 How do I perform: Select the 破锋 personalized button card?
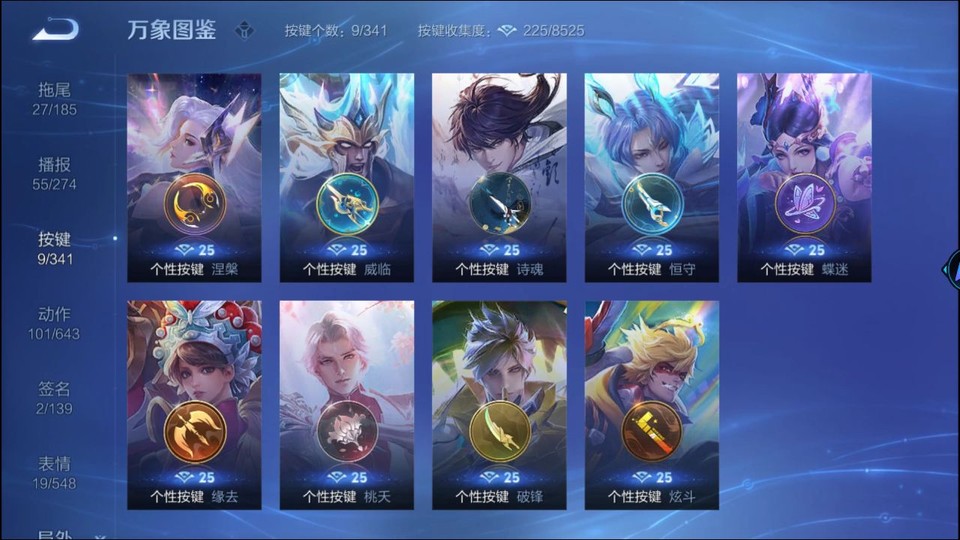pyautogui.click(x=499, y=405)
